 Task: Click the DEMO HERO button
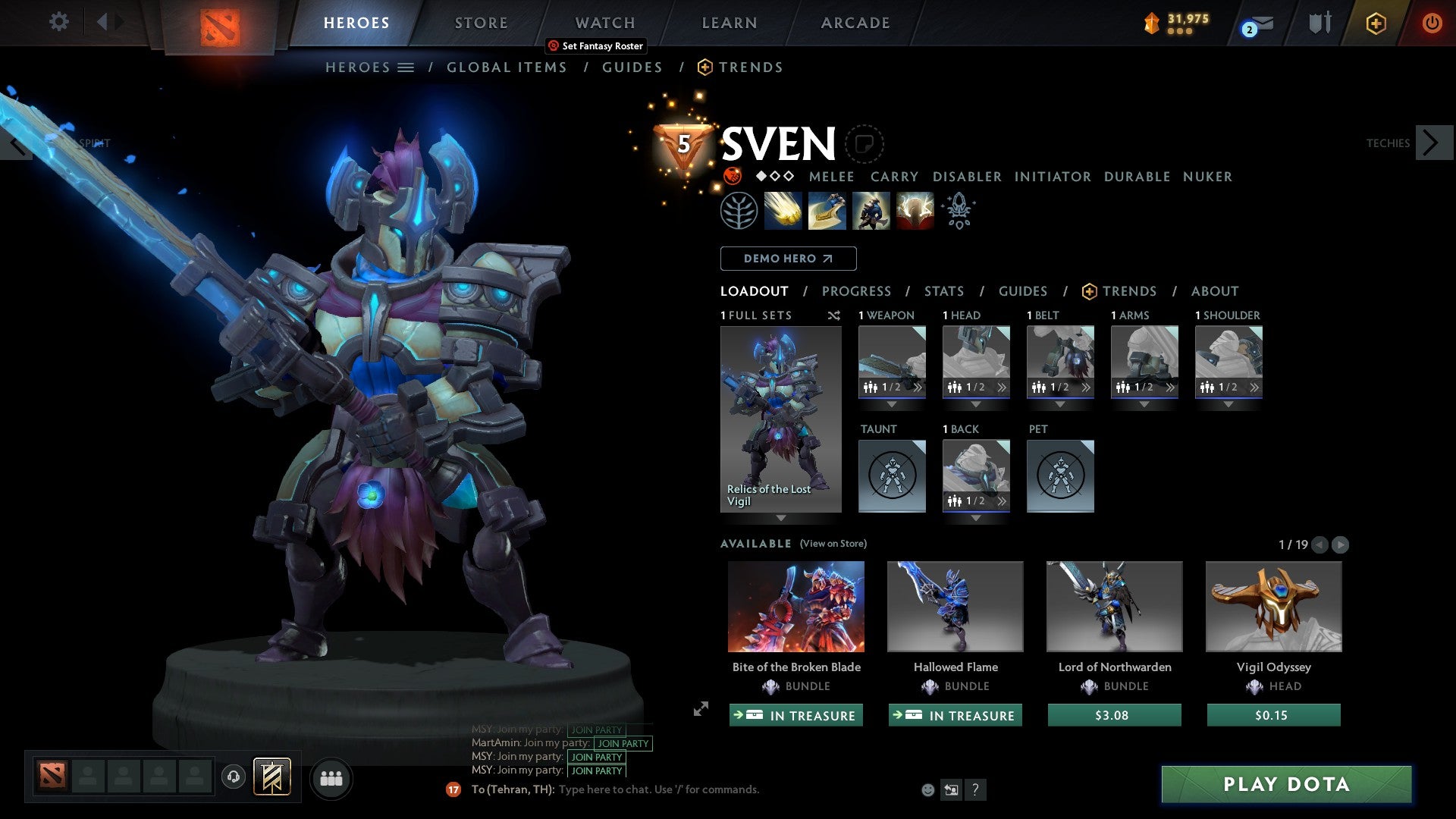[x=787, y=258]
